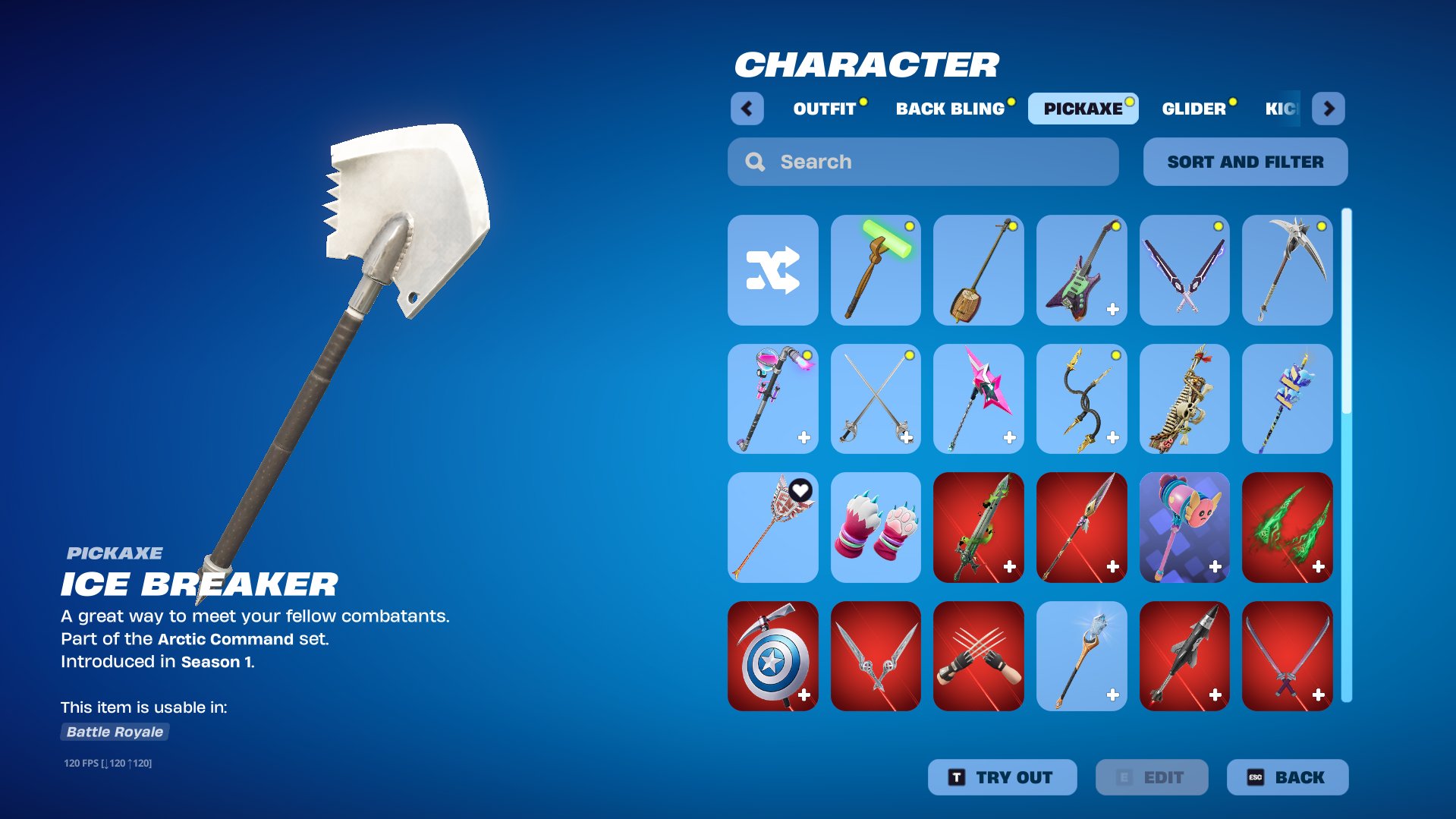
Task: Go Back from the locker
Action: 1287,777
